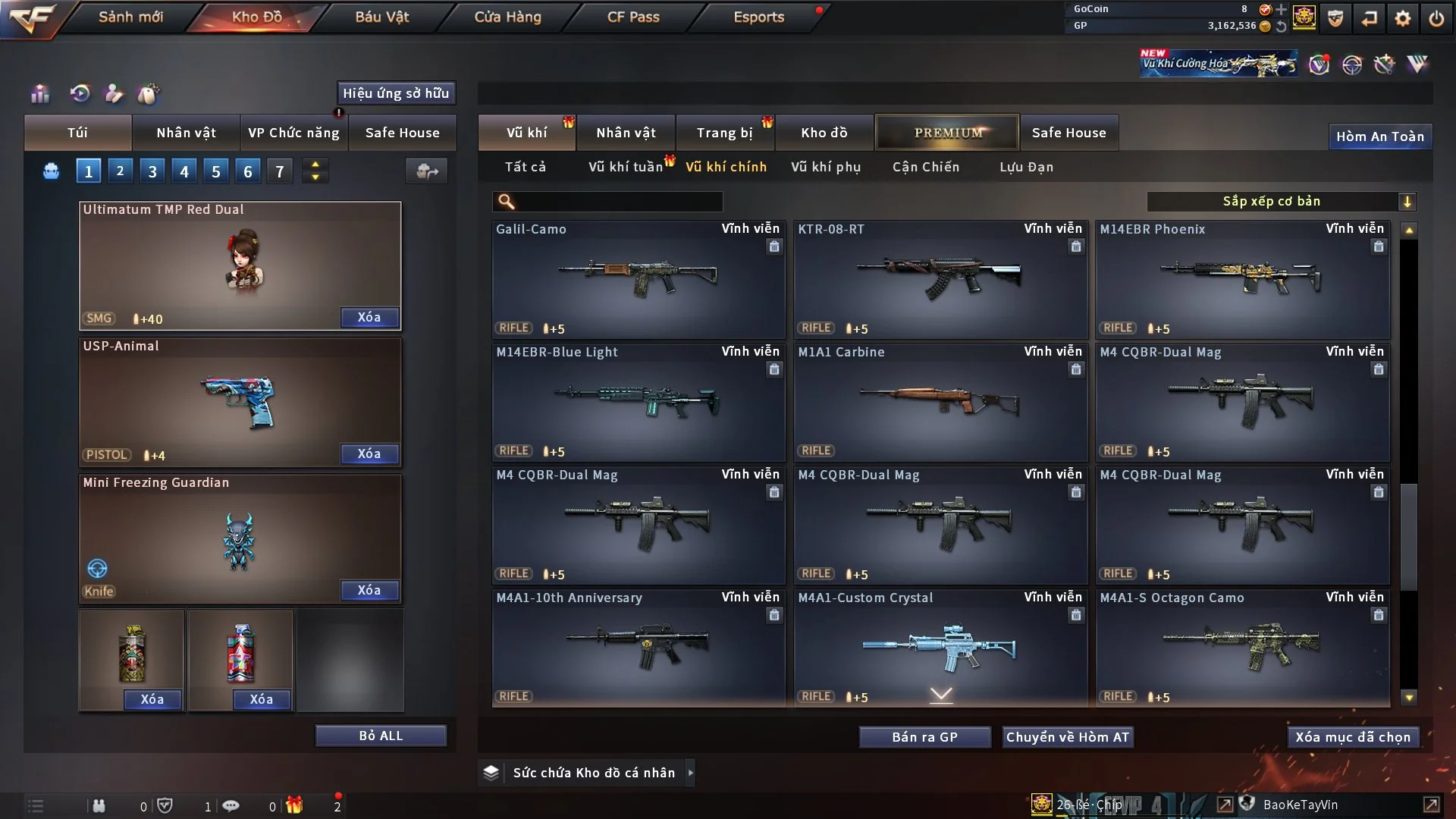Open Hòm An Toàn safe box
This screenshot has width=1456, height=819.
1379,136
